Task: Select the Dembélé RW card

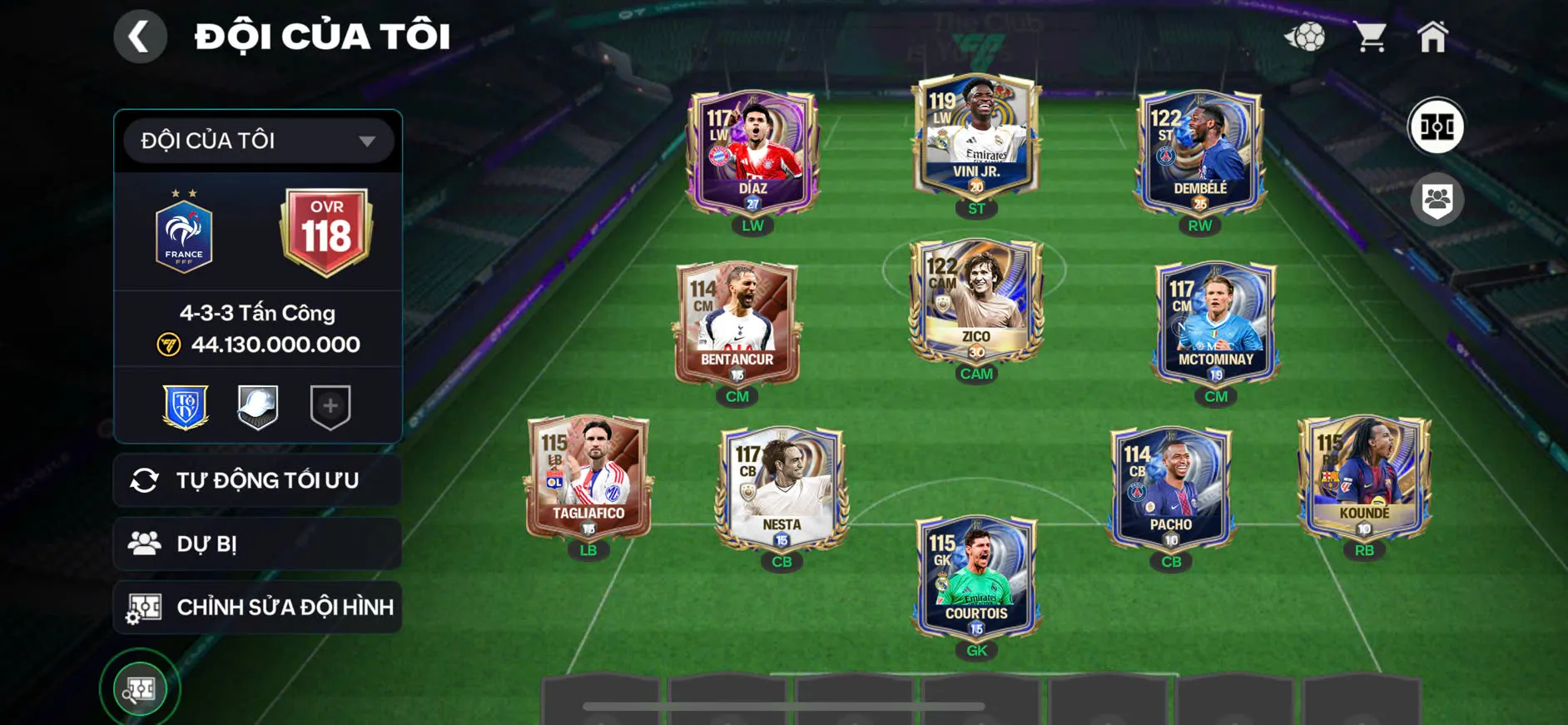Action: (1199, 153)
